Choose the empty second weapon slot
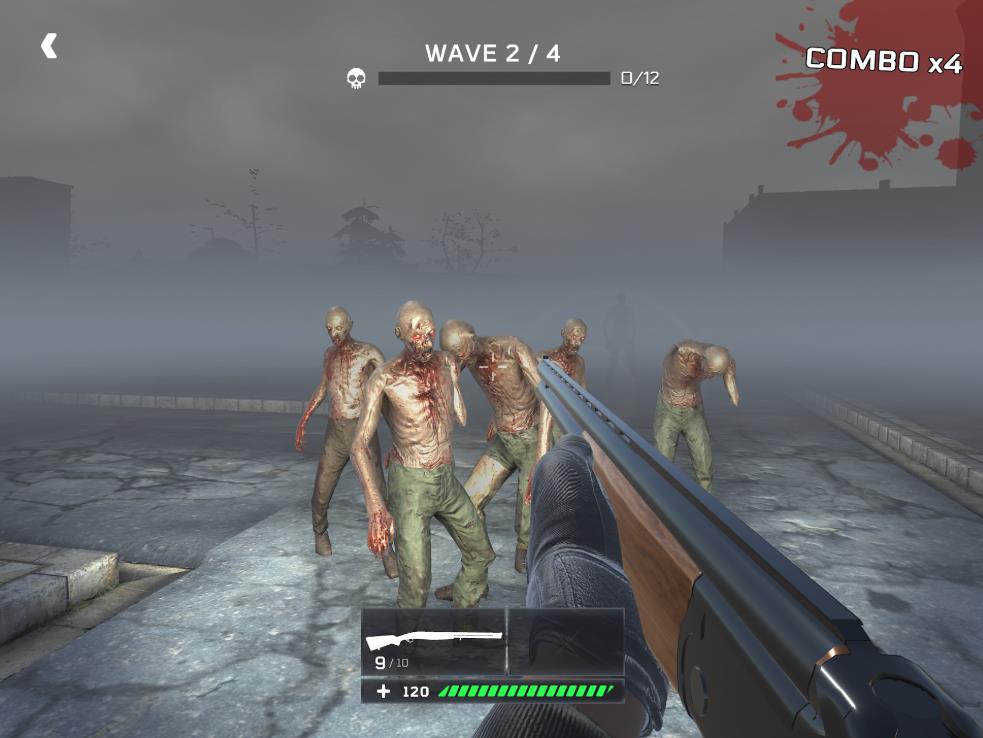The image size is (983, 738). [566, 641]
